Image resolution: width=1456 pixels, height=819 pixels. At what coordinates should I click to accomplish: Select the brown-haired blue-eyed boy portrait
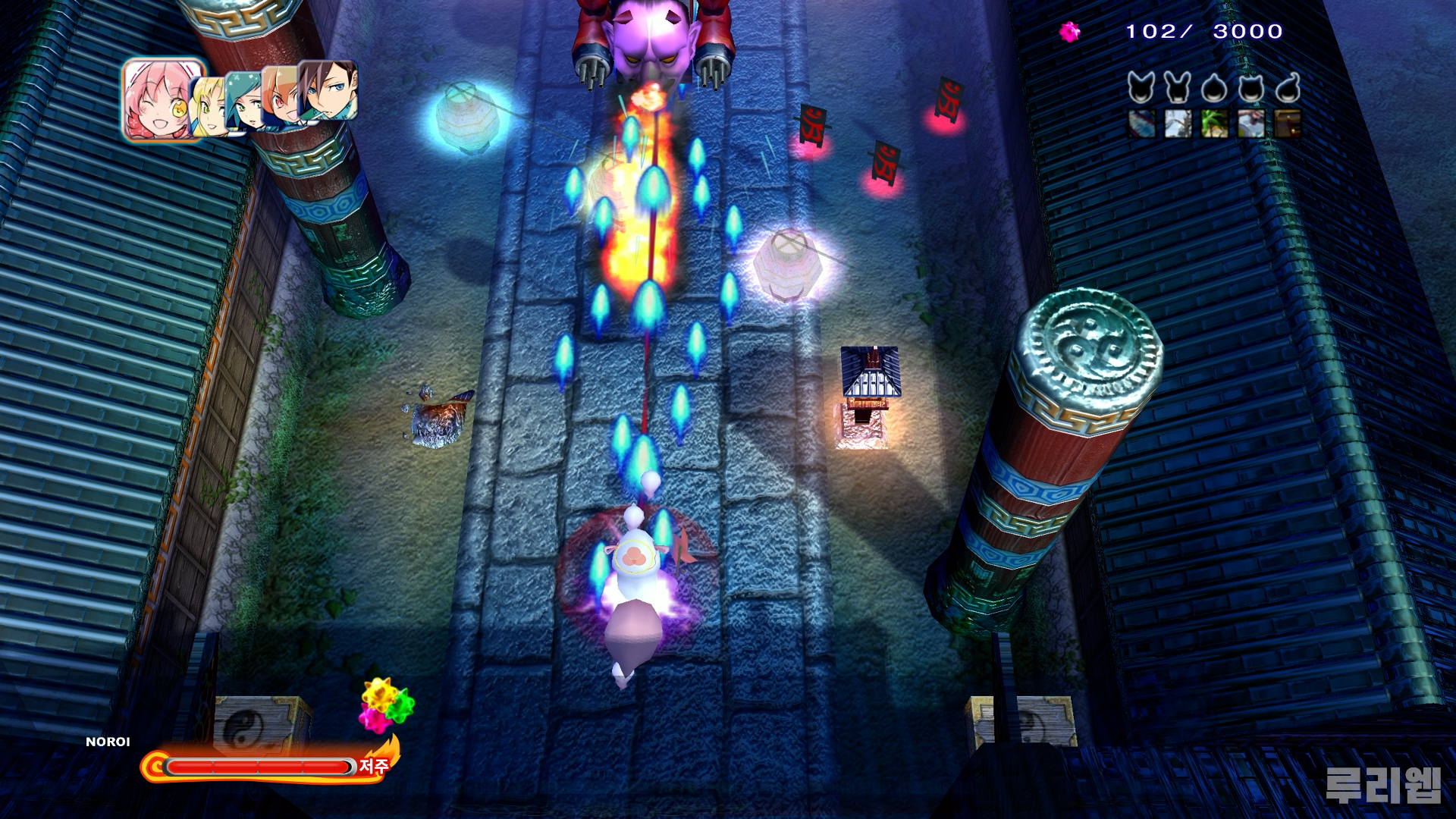(x=328, y=91)
